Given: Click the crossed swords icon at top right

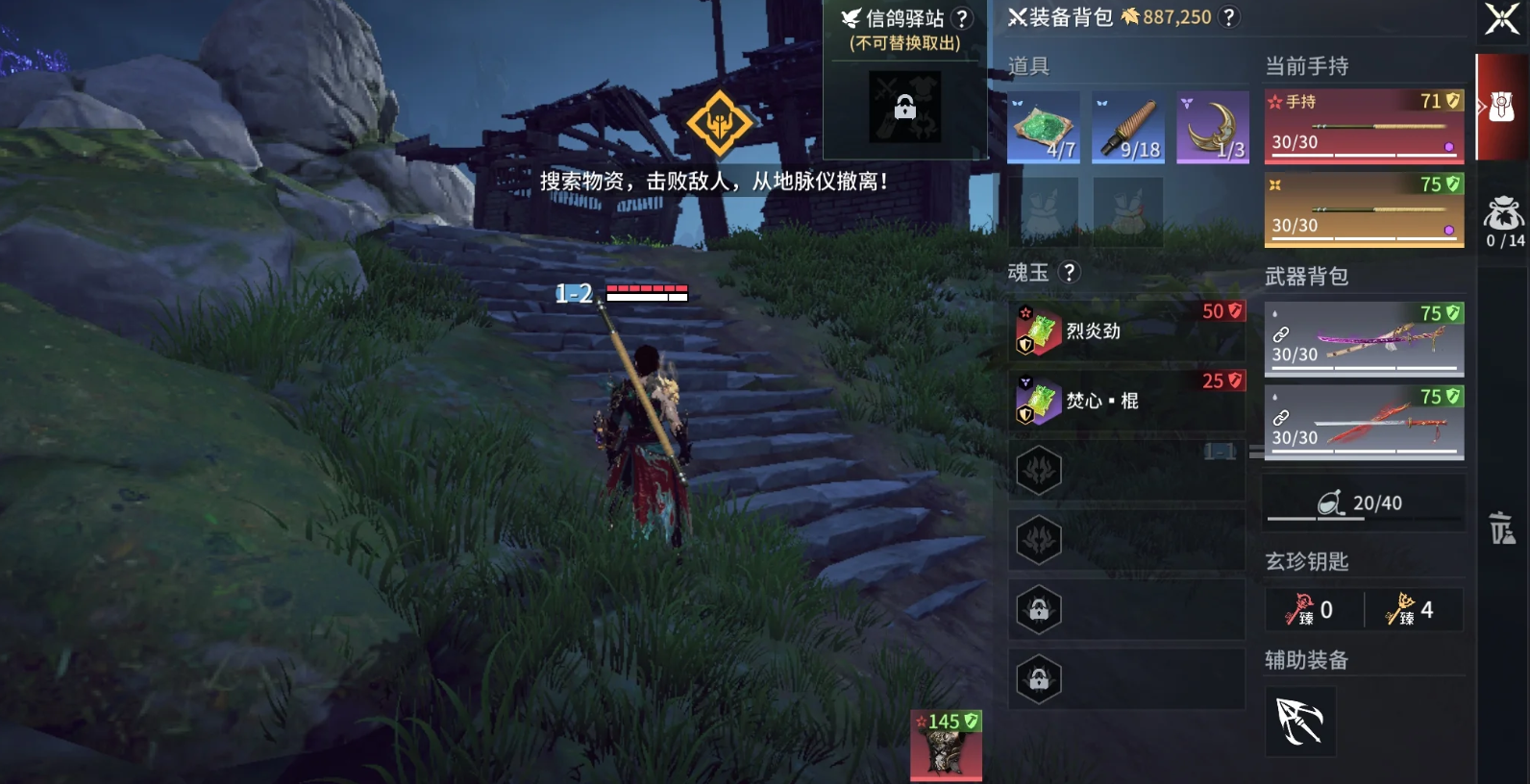Looking at the screenshot, I should (x=1503, y=17).
